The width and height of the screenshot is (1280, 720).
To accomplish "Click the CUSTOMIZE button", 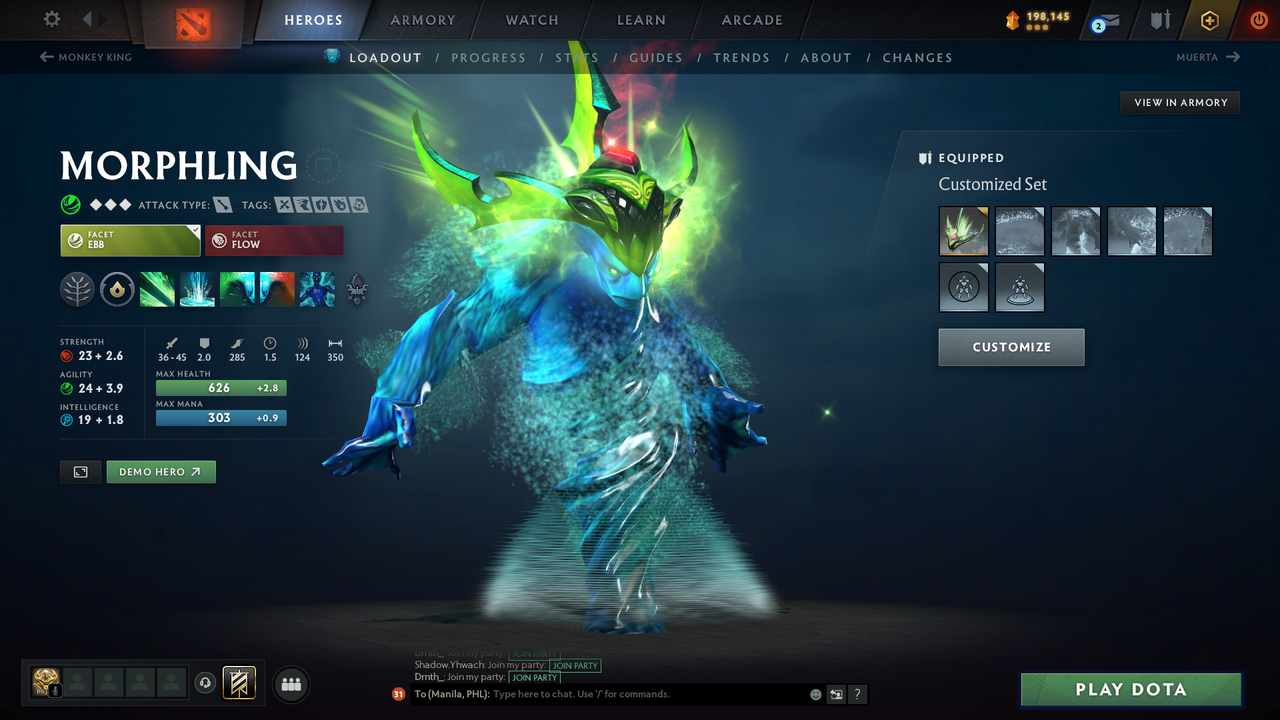I will (x=1011, y=347).
